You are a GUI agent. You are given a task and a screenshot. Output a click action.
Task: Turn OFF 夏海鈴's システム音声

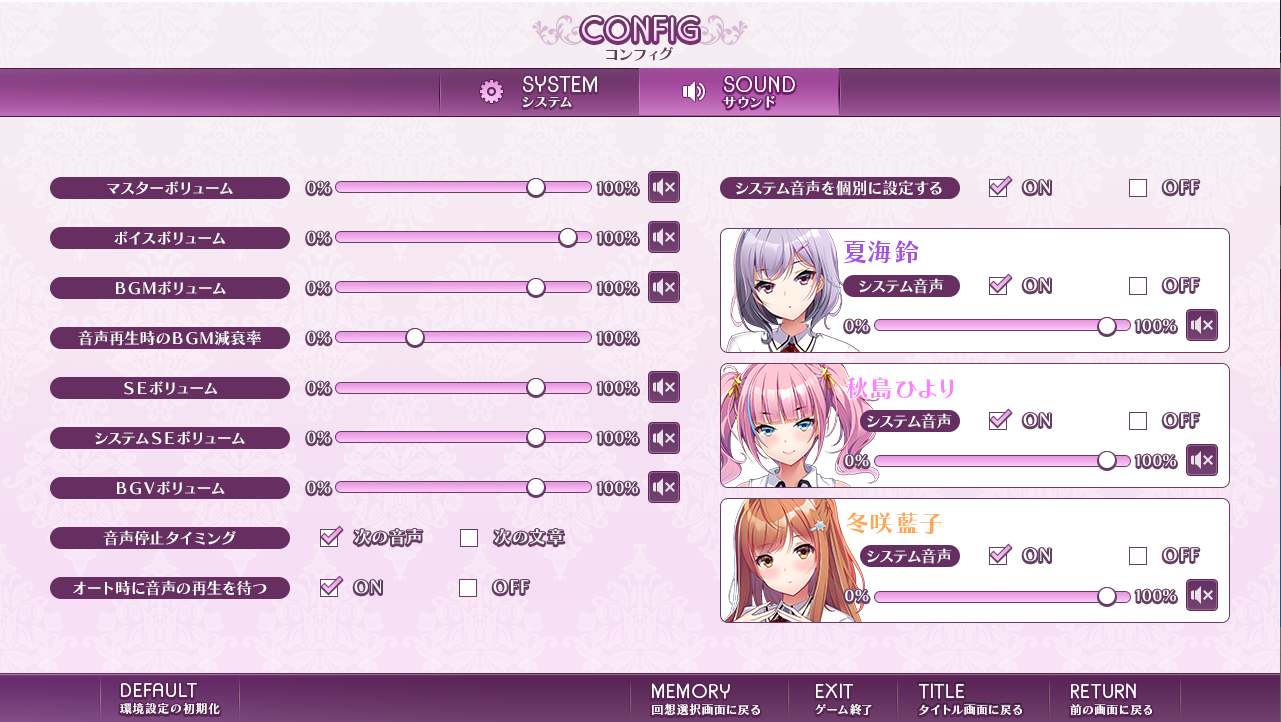coord(1137,285)
